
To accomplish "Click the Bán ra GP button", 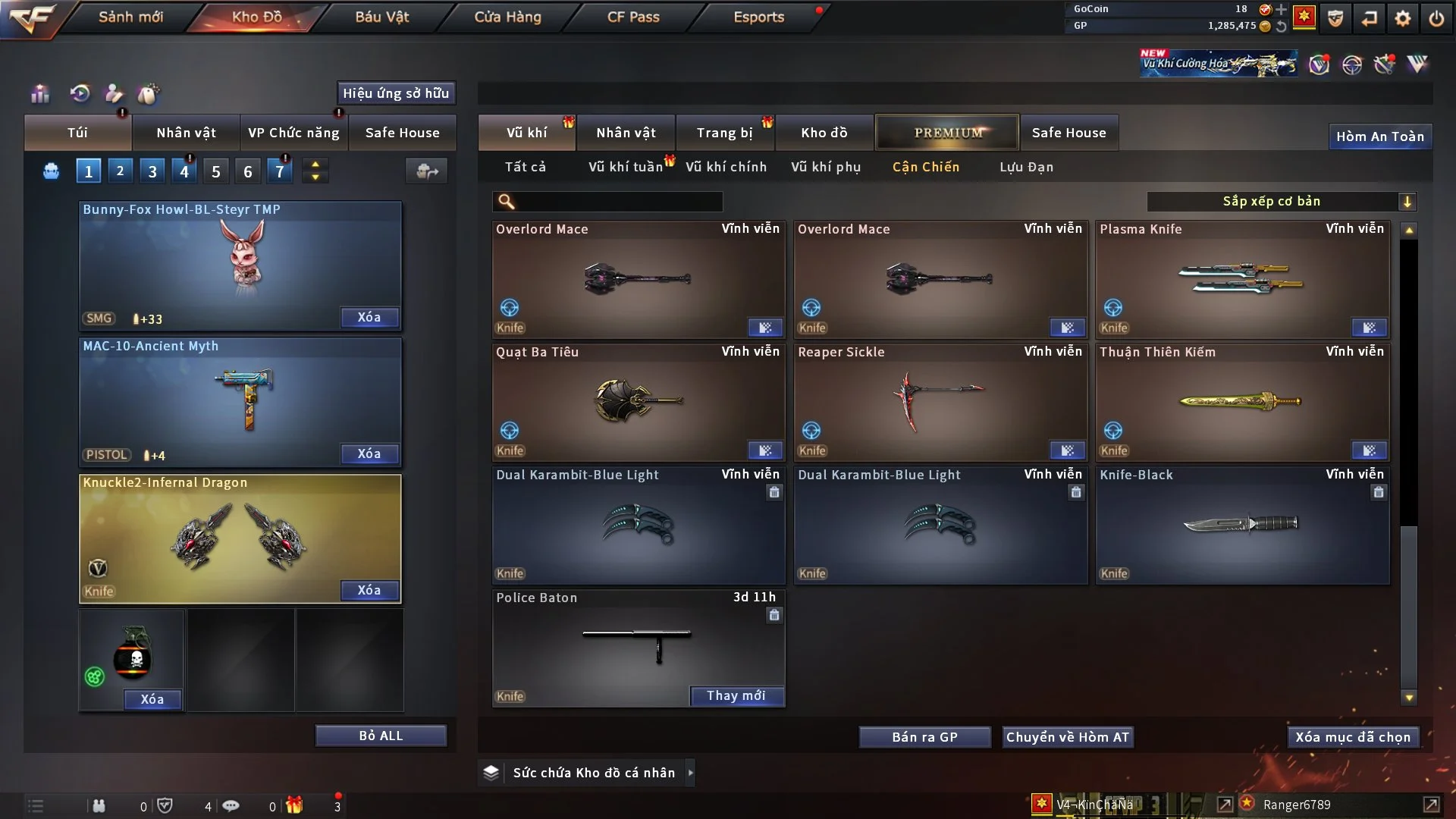I will (924, 737).
